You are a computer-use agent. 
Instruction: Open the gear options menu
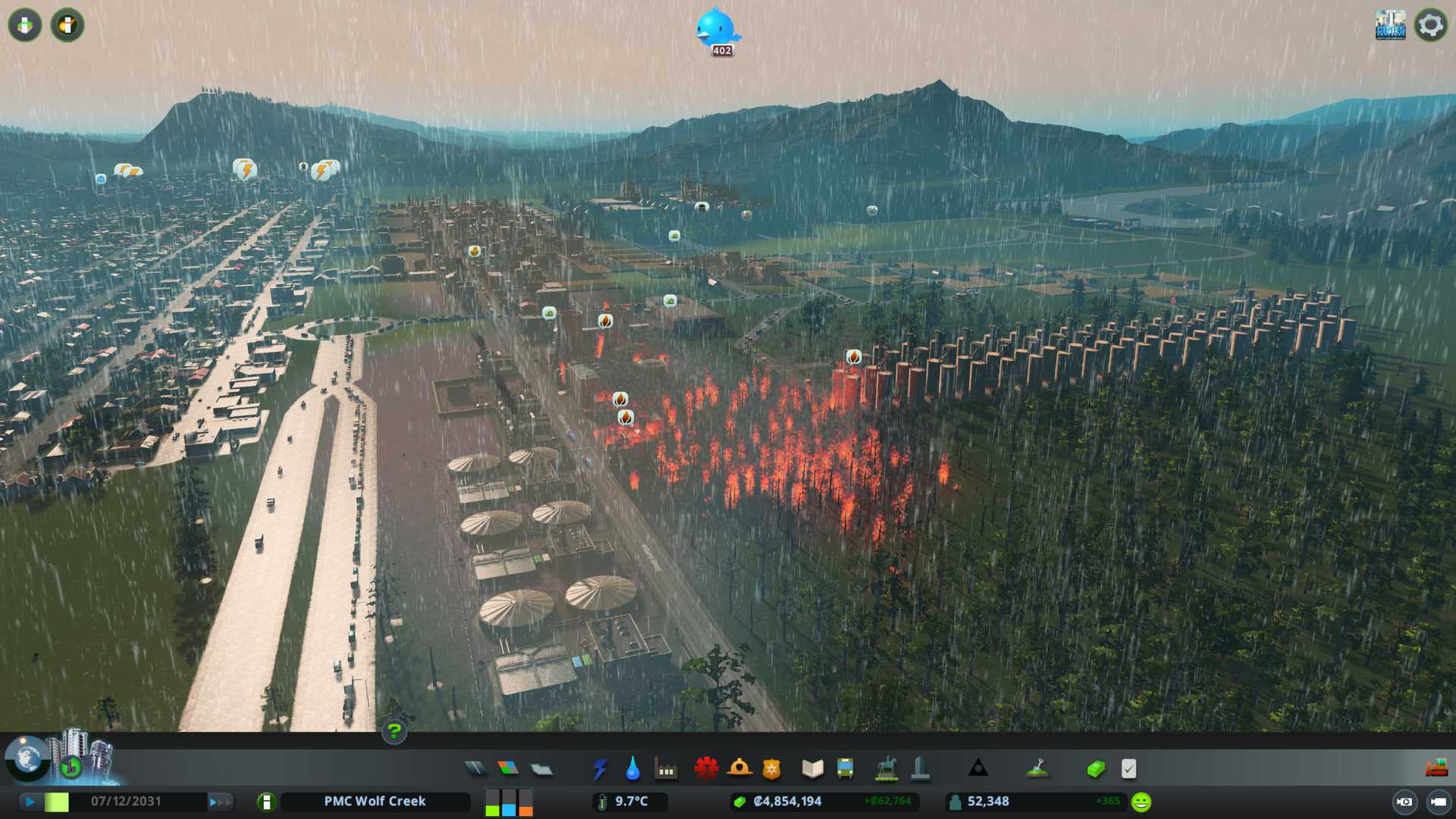[1430, 25]
